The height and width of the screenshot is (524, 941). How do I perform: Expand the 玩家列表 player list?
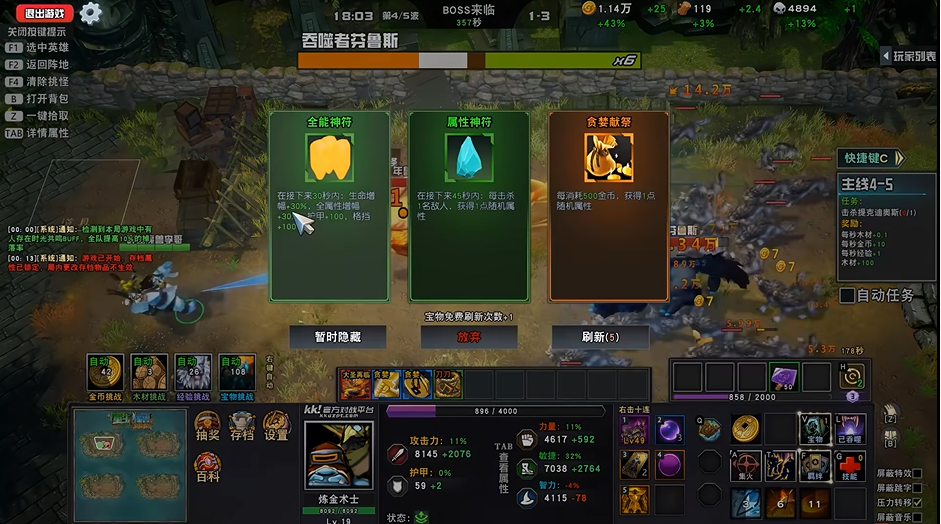pyautogui.click(x=909, y=56)
